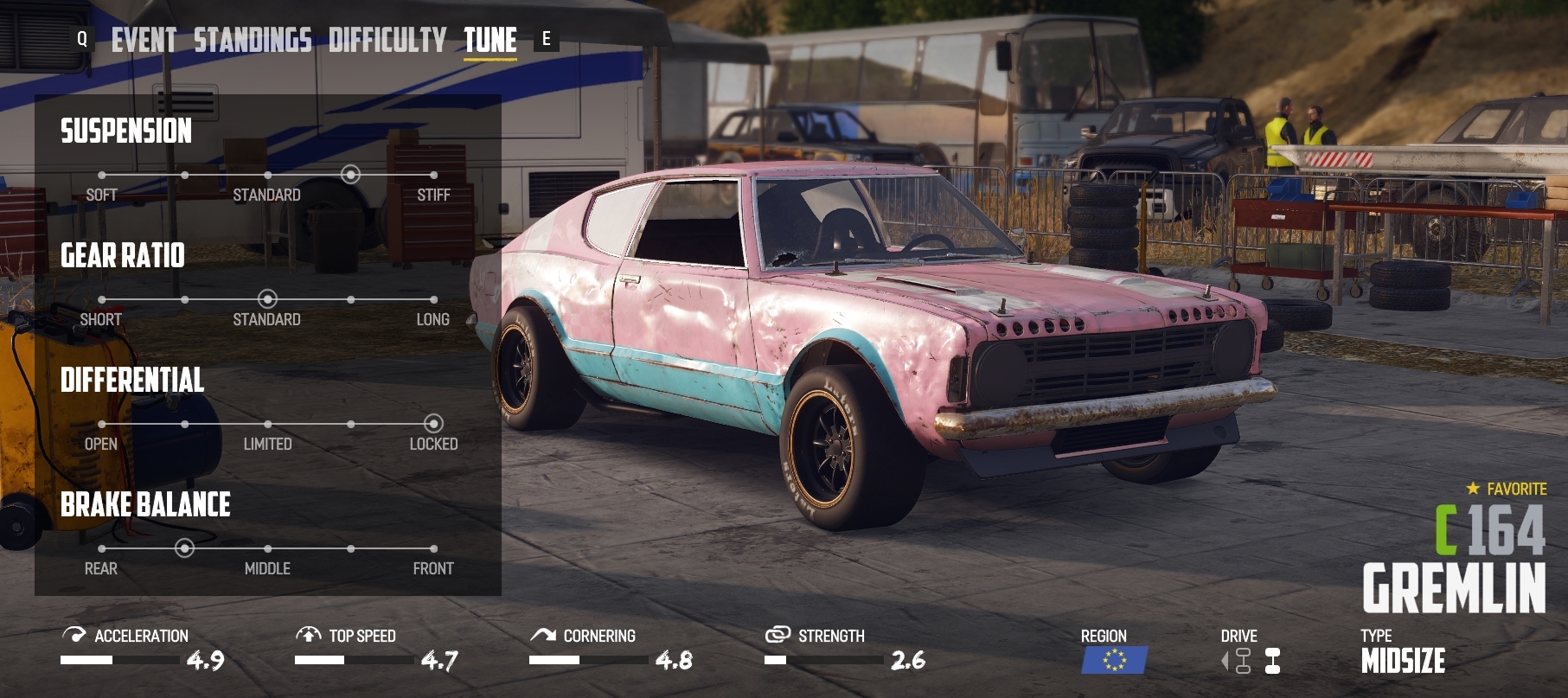Open the STANDINGS screen

click(x=253, y=39)
